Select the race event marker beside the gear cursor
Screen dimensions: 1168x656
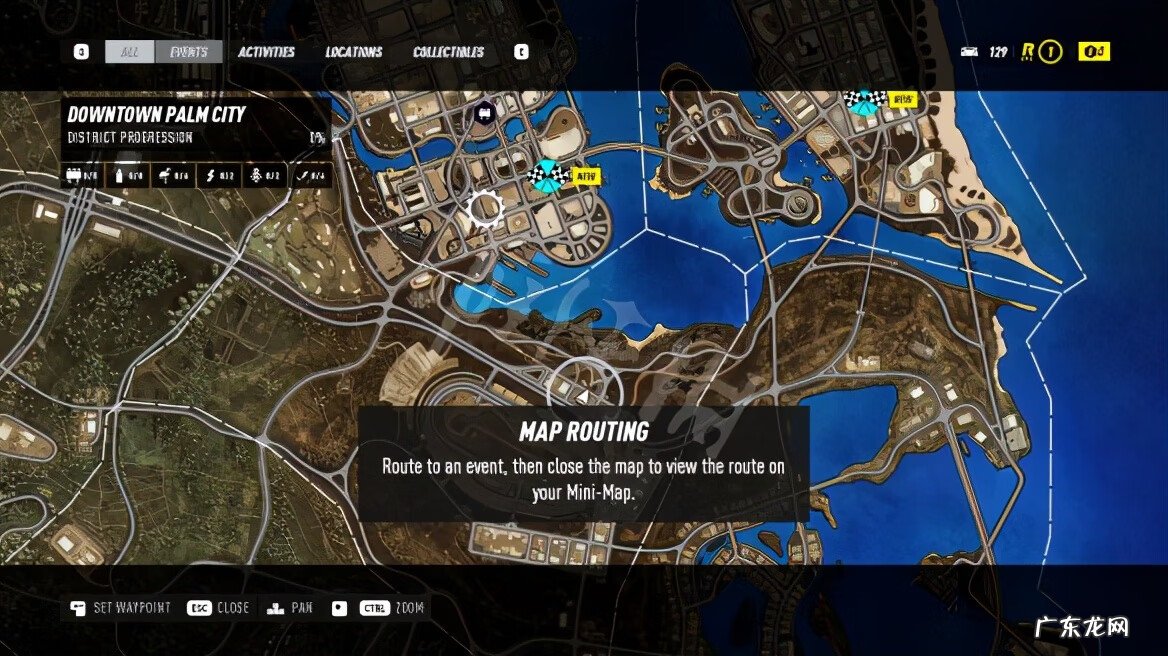tap(548, 174)
